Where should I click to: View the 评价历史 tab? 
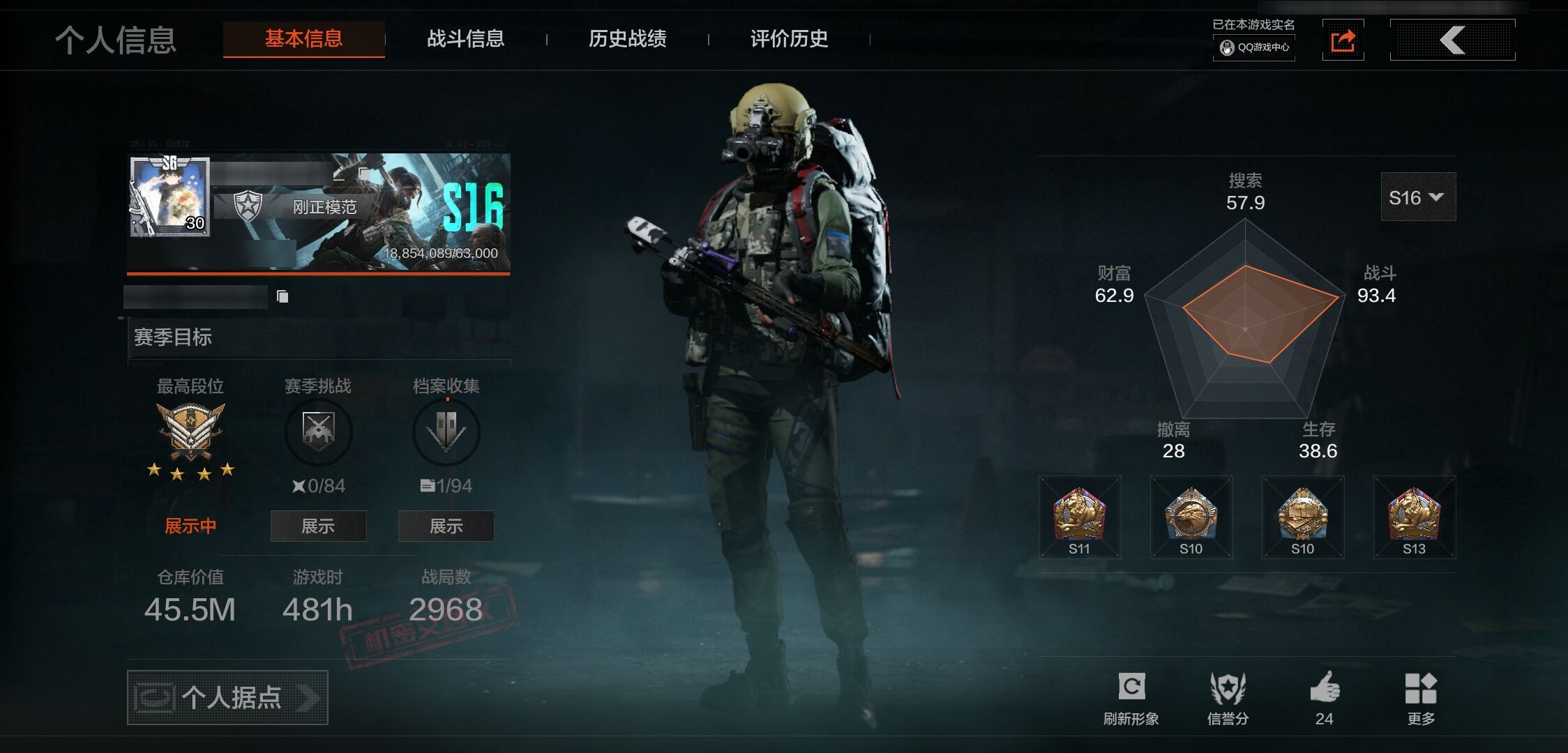tap(789, 39)
